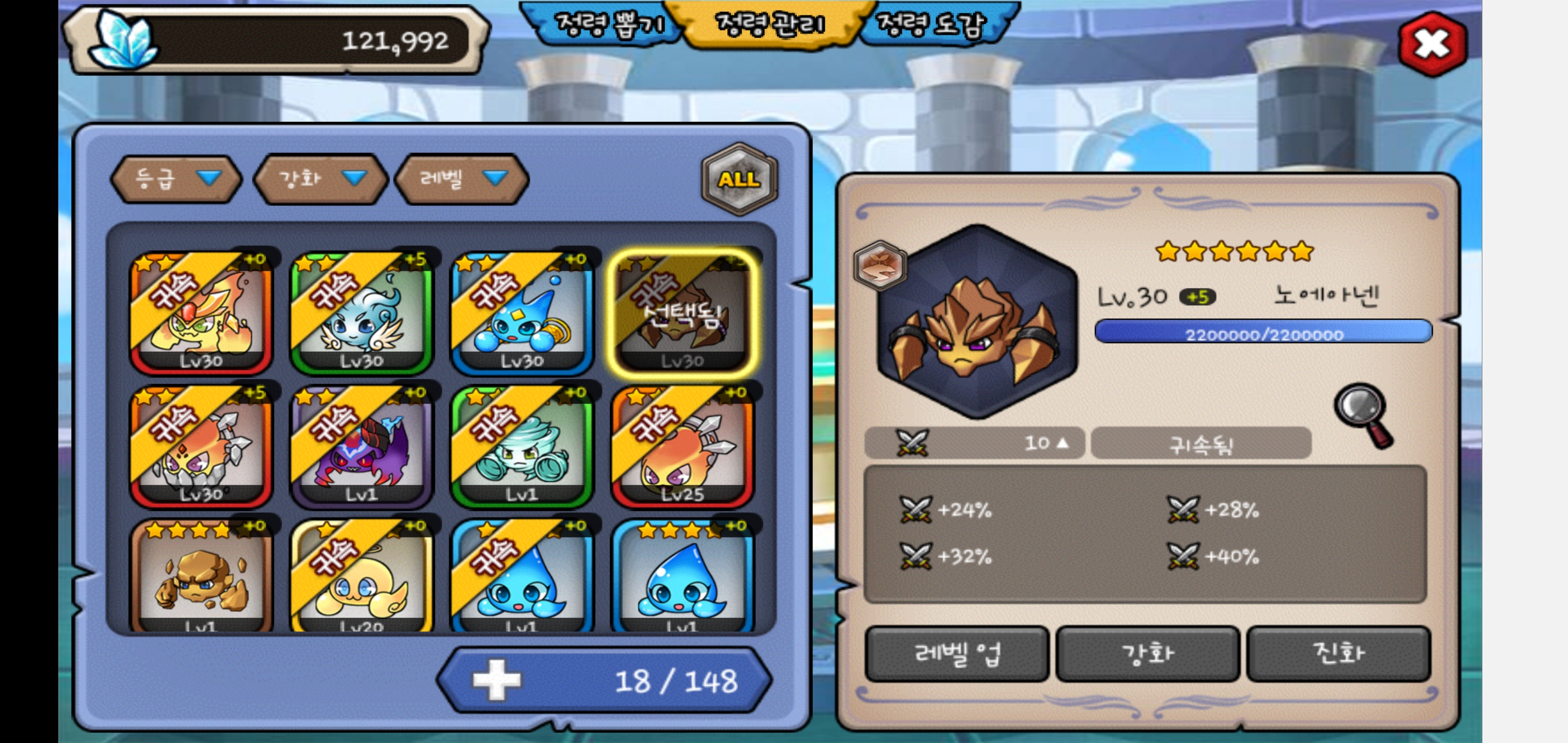Tap the 레벨 업 button
Viewport: 1568px width, 743px height.
click(957, 653)
